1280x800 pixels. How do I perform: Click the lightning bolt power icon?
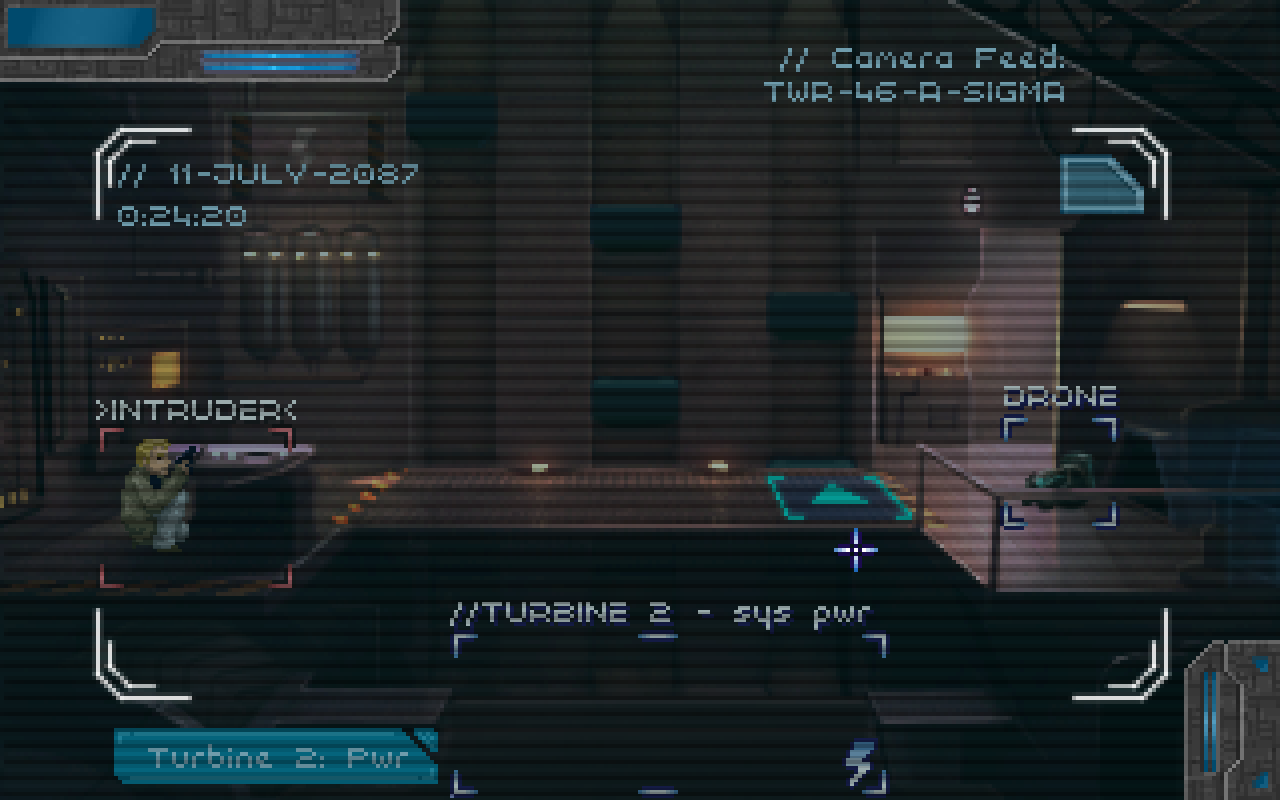[x=860, y=763]
